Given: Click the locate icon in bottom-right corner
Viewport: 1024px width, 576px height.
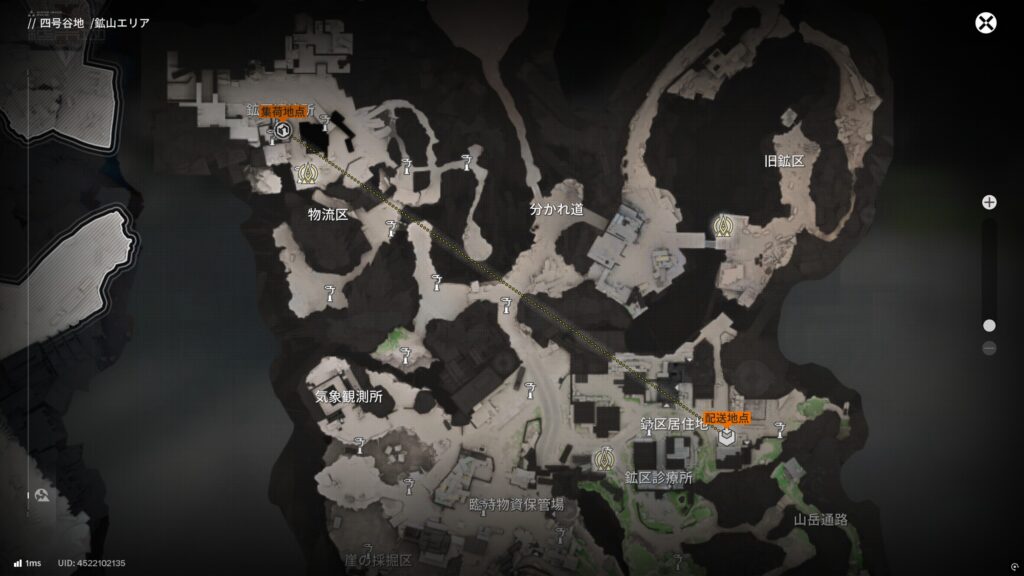Looking at the screenshot, I should tap(1013, 563).
